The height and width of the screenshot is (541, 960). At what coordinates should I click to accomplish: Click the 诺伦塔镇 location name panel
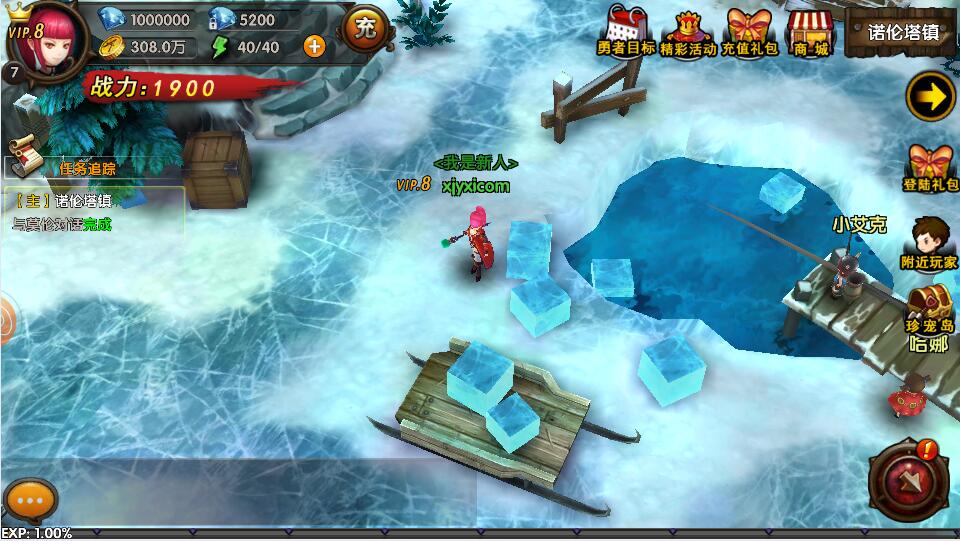pyautogui.click(x=901, y=31)
